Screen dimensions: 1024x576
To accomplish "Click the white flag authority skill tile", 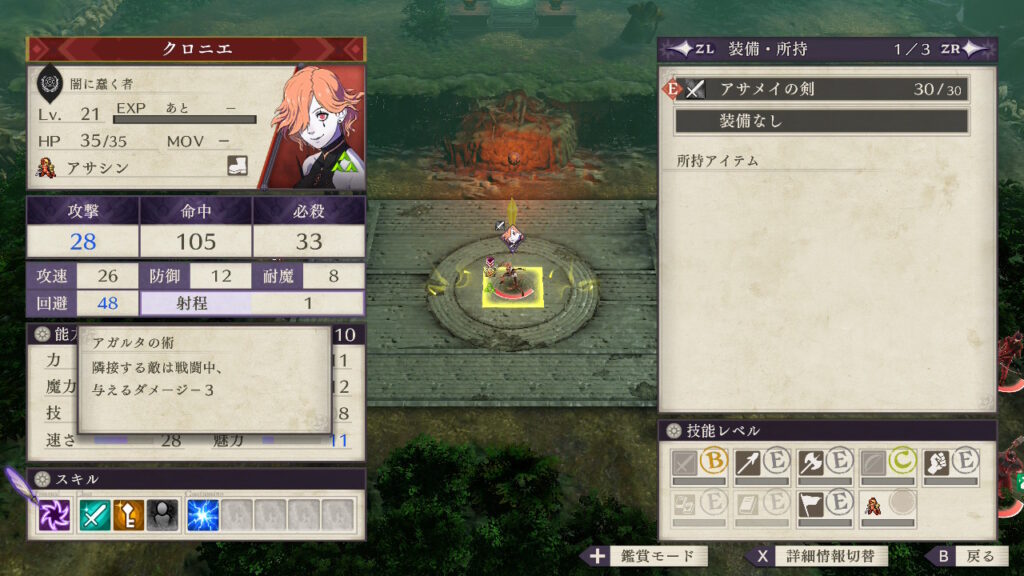I will (823, 505).
